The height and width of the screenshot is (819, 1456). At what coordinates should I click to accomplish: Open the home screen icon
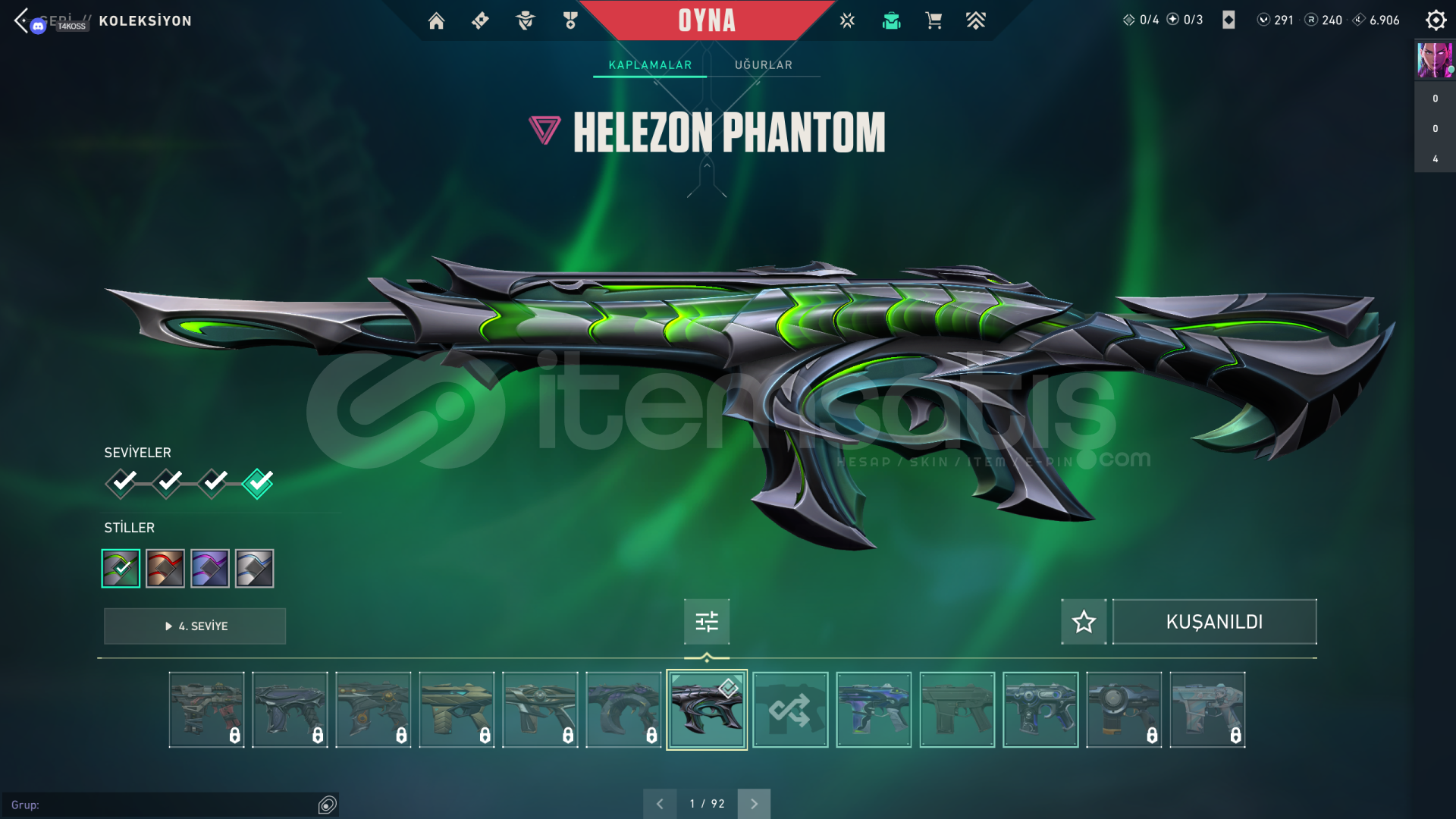pos(436,21)
